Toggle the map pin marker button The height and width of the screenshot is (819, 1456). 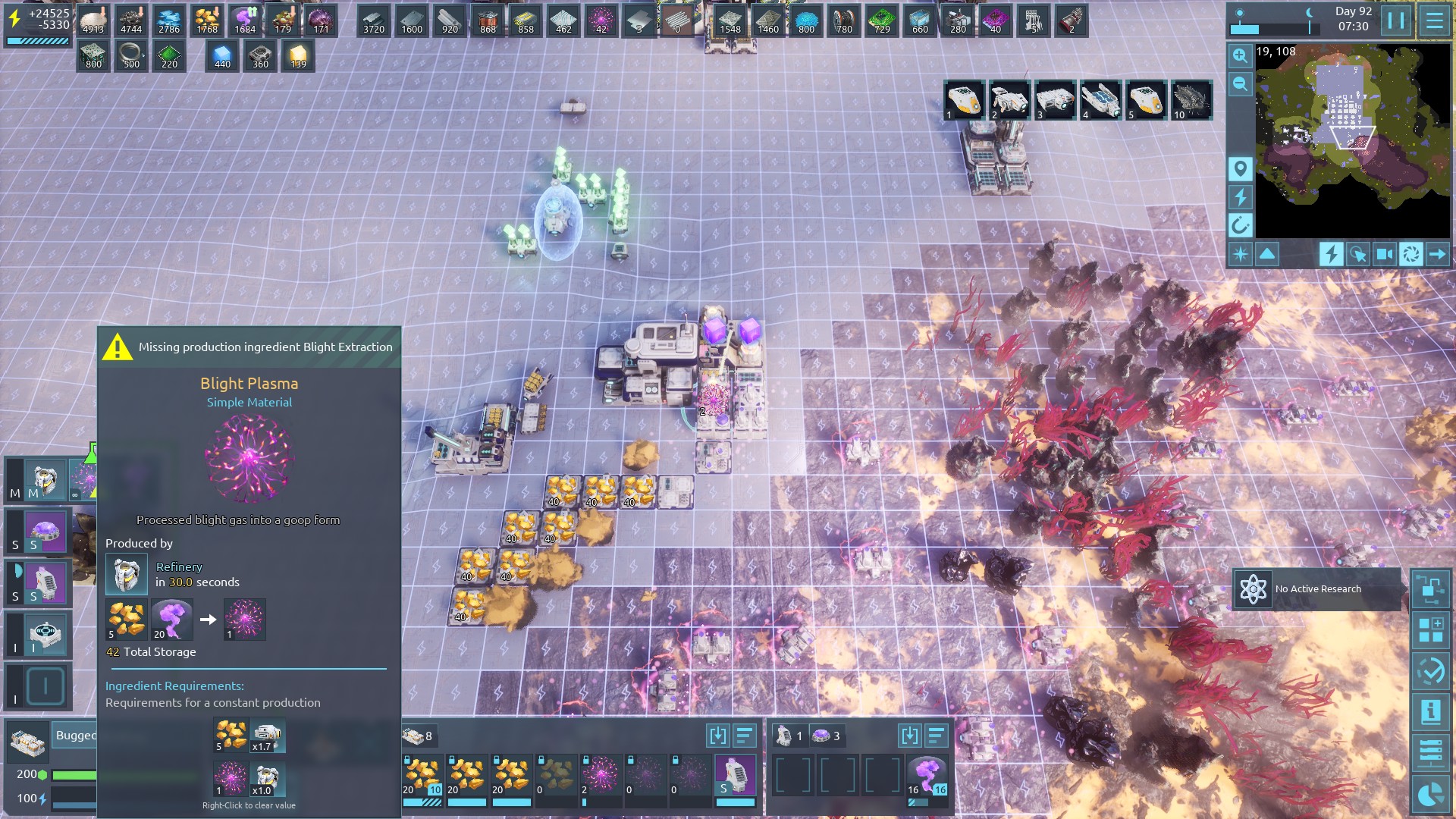tap(1240, 168)
